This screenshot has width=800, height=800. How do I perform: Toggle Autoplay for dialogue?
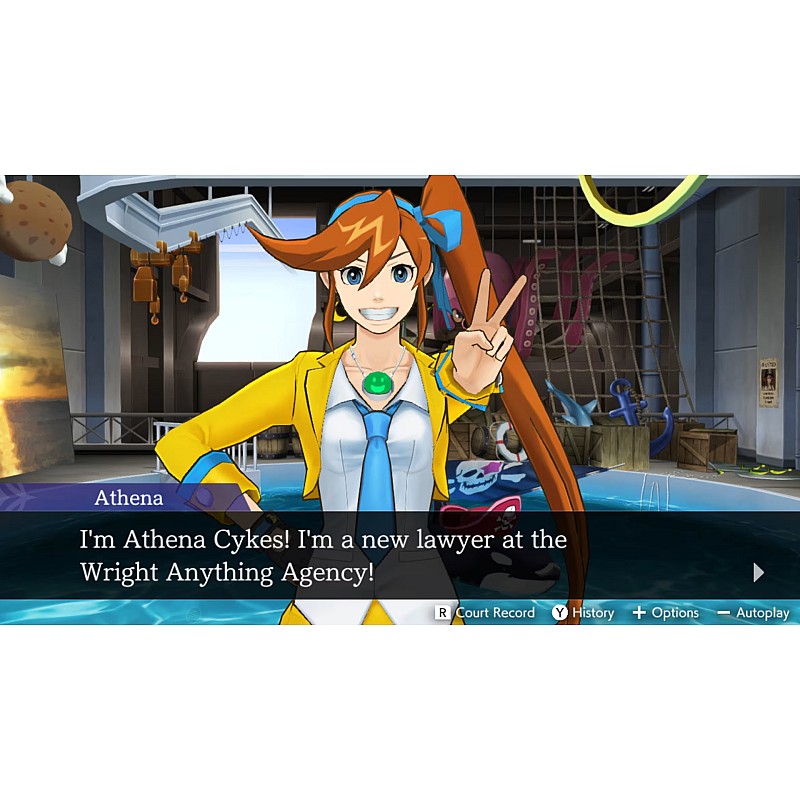[753, 613]
